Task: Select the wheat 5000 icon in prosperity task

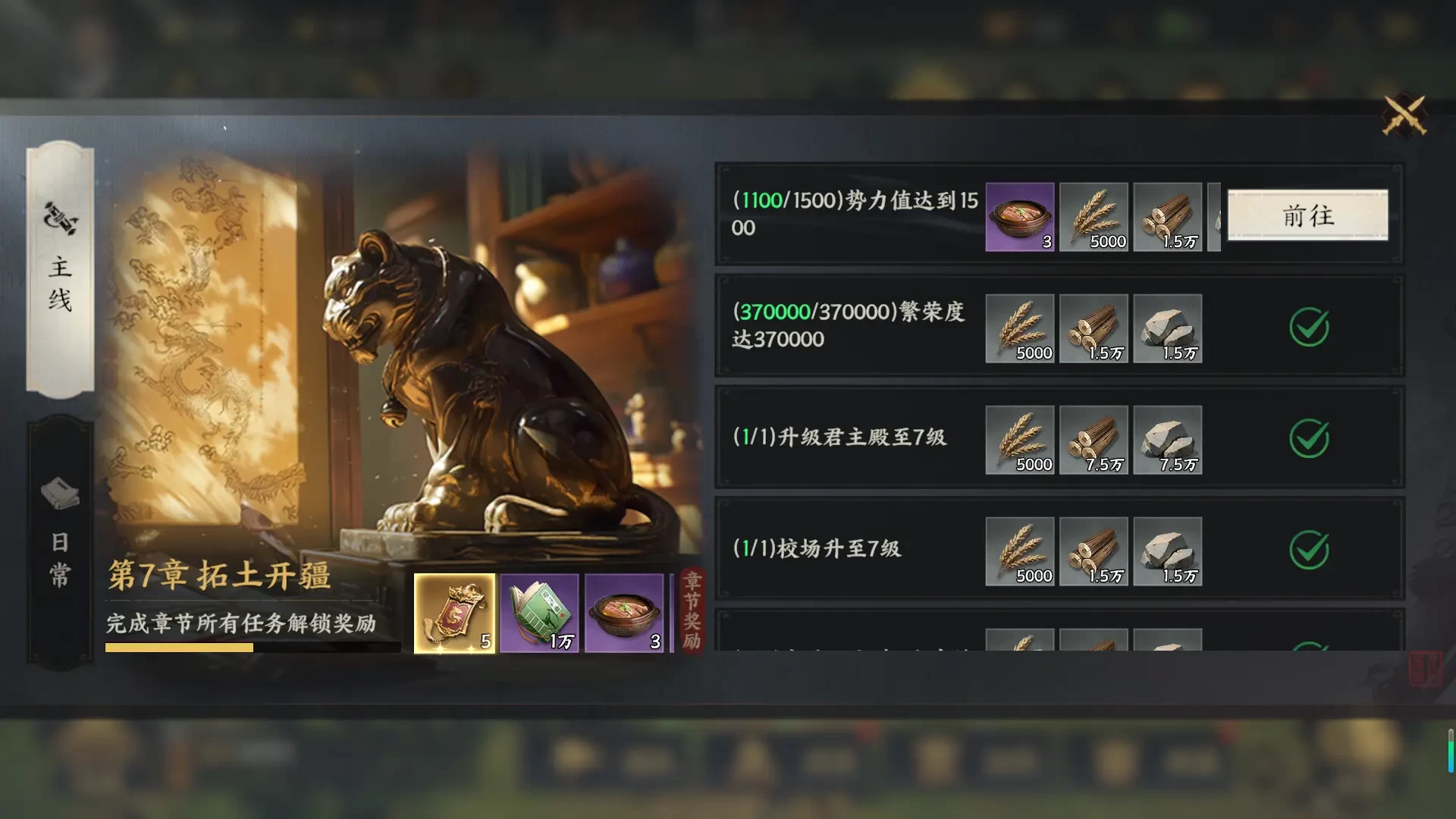Action: point(1020,328)
